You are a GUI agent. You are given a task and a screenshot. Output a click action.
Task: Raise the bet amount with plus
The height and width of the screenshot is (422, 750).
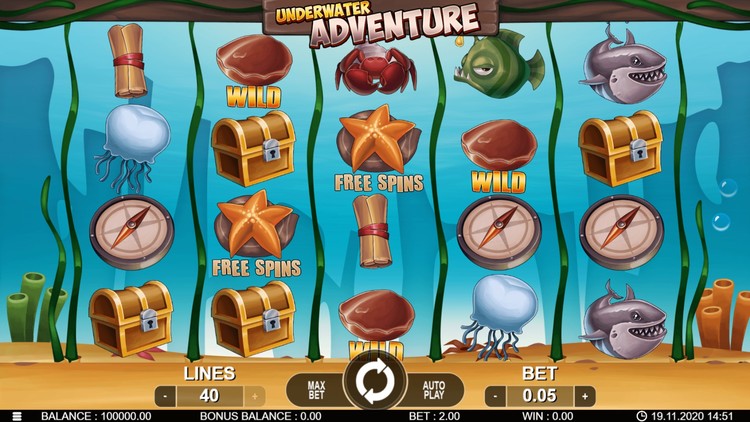(584, 396)
